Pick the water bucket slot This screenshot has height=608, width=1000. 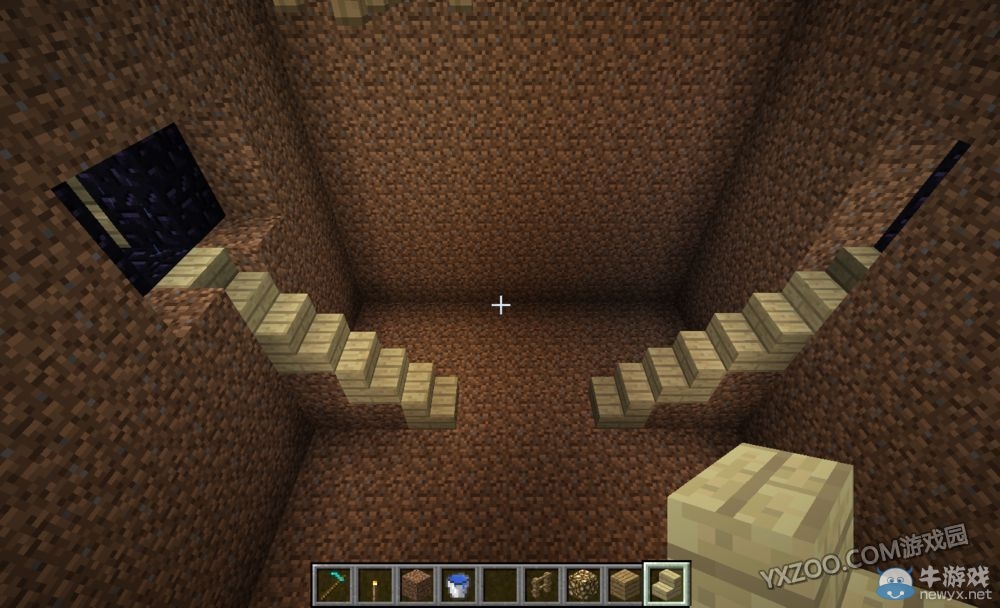tap(457, 583)
